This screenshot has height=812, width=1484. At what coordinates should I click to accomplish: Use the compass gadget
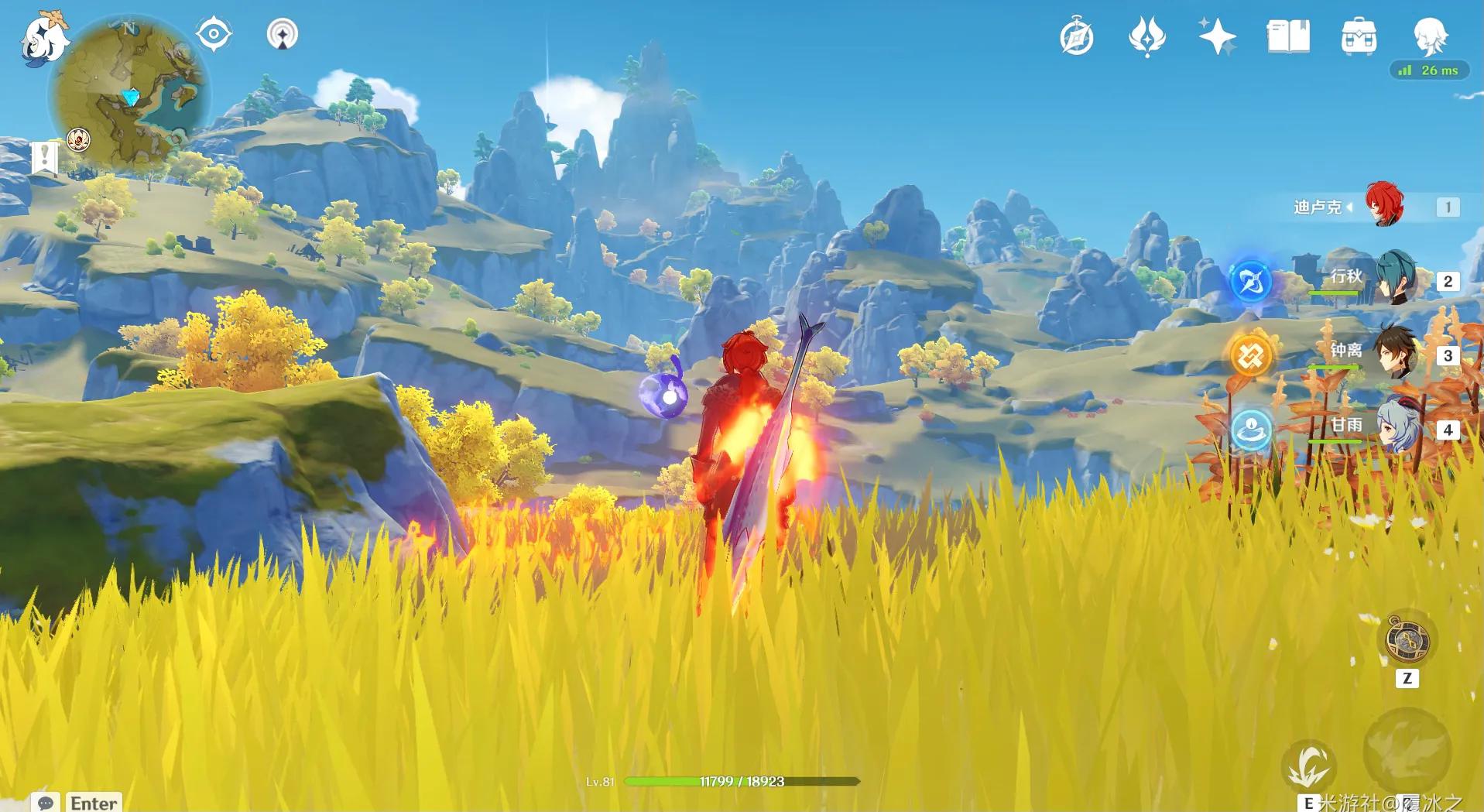[1407, 640]
